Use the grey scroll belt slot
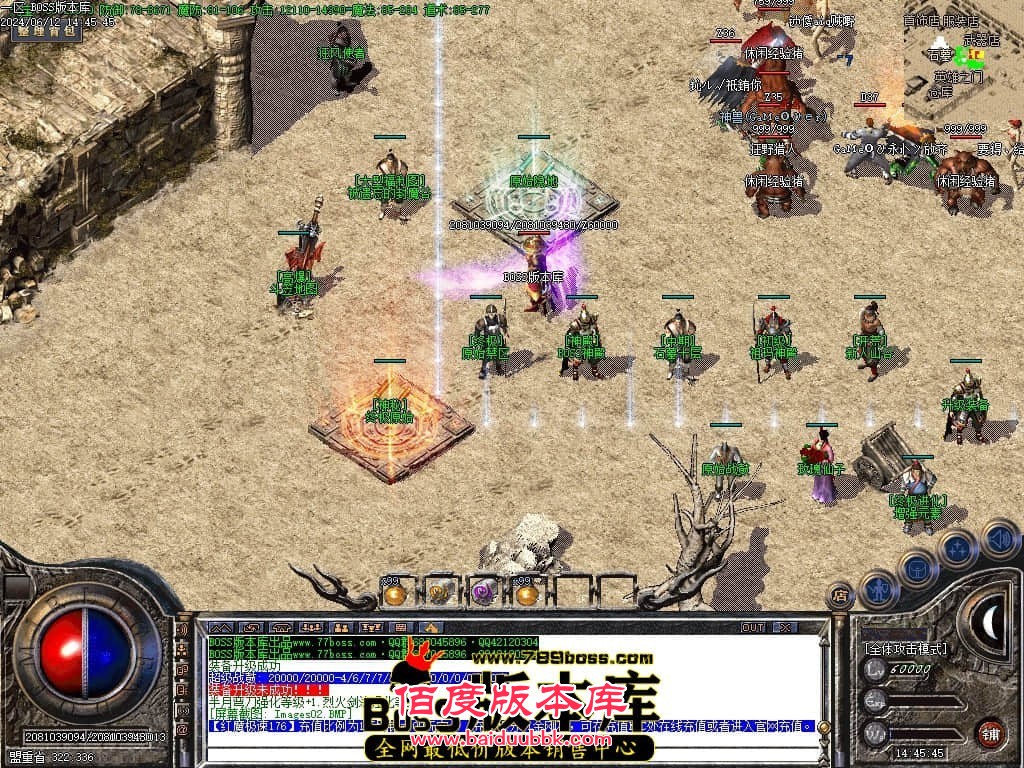This screenshot has height=768, width=1024. 439,594
